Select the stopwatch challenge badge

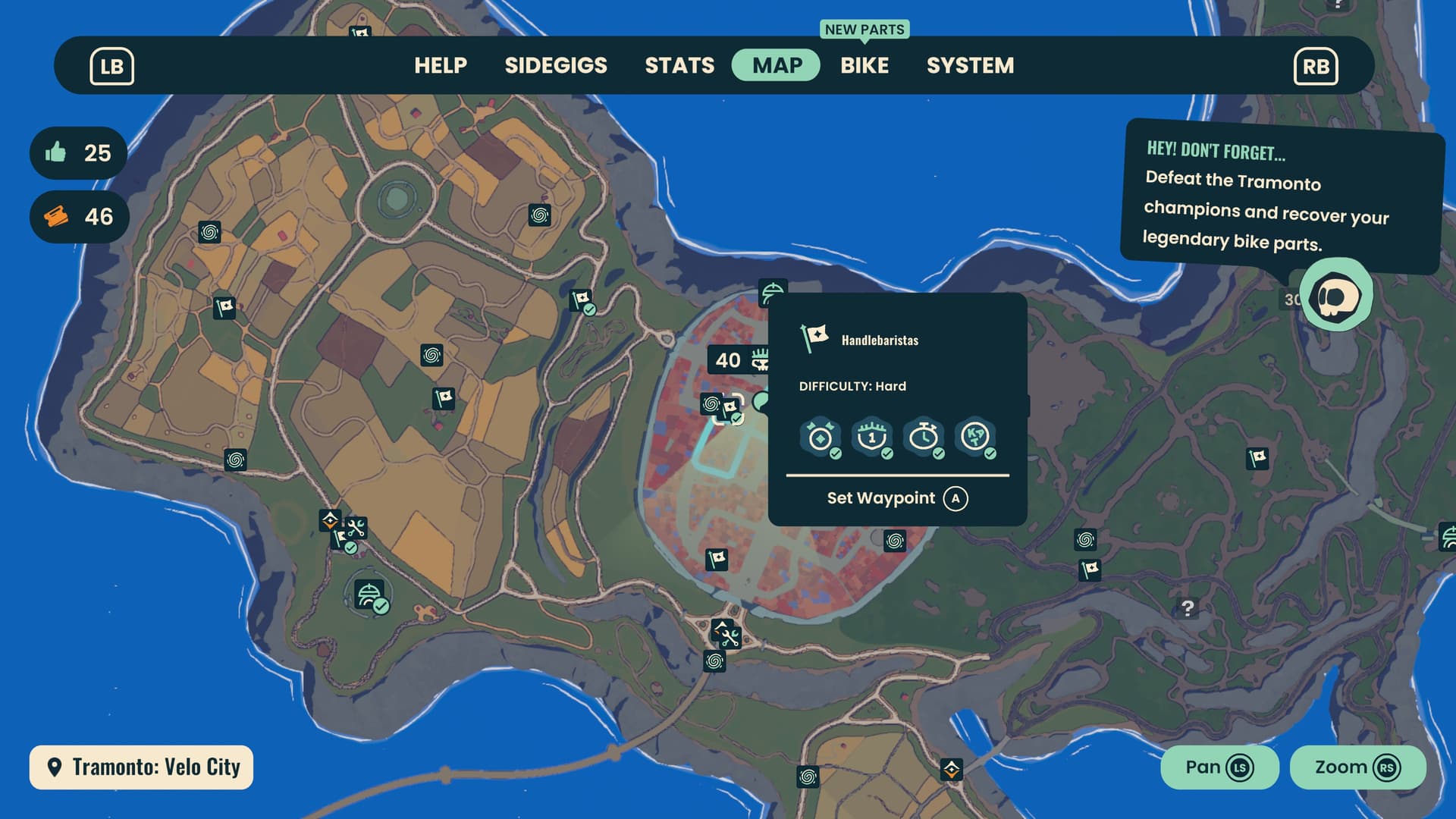pyautogui.click(x=924, y=438)
